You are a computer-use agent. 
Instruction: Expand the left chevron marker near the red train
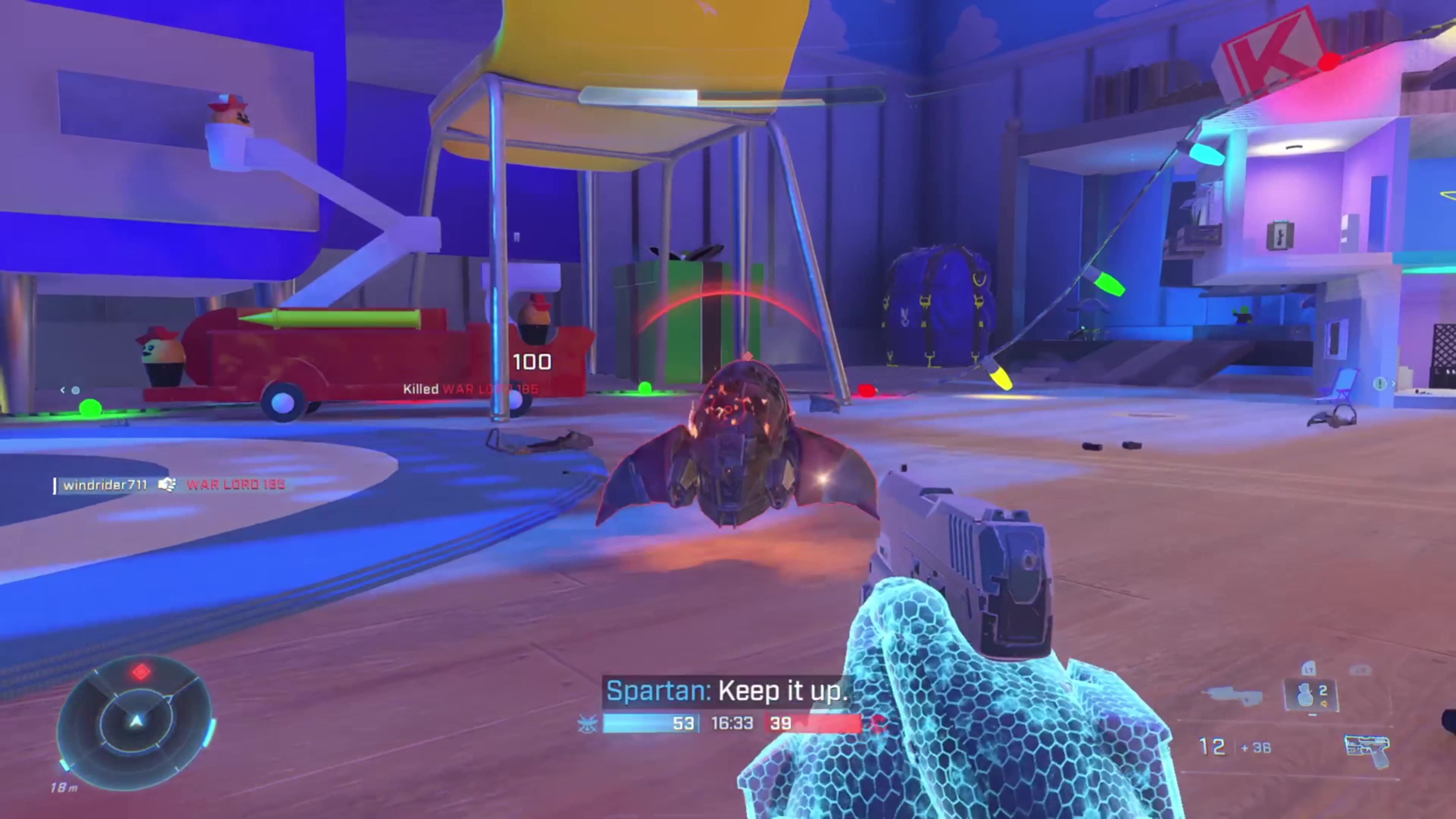click(62, 390)
